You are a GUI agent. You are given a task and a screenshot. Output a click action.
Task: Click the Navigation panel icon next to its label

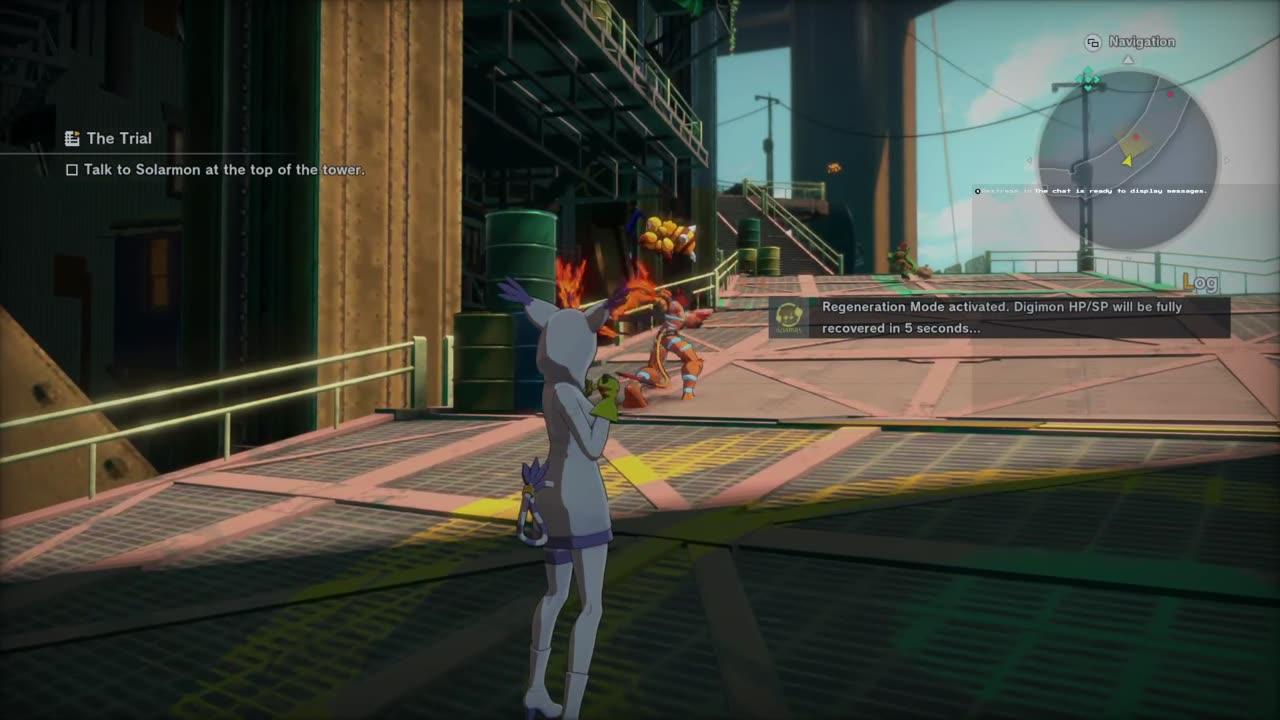1092,42
